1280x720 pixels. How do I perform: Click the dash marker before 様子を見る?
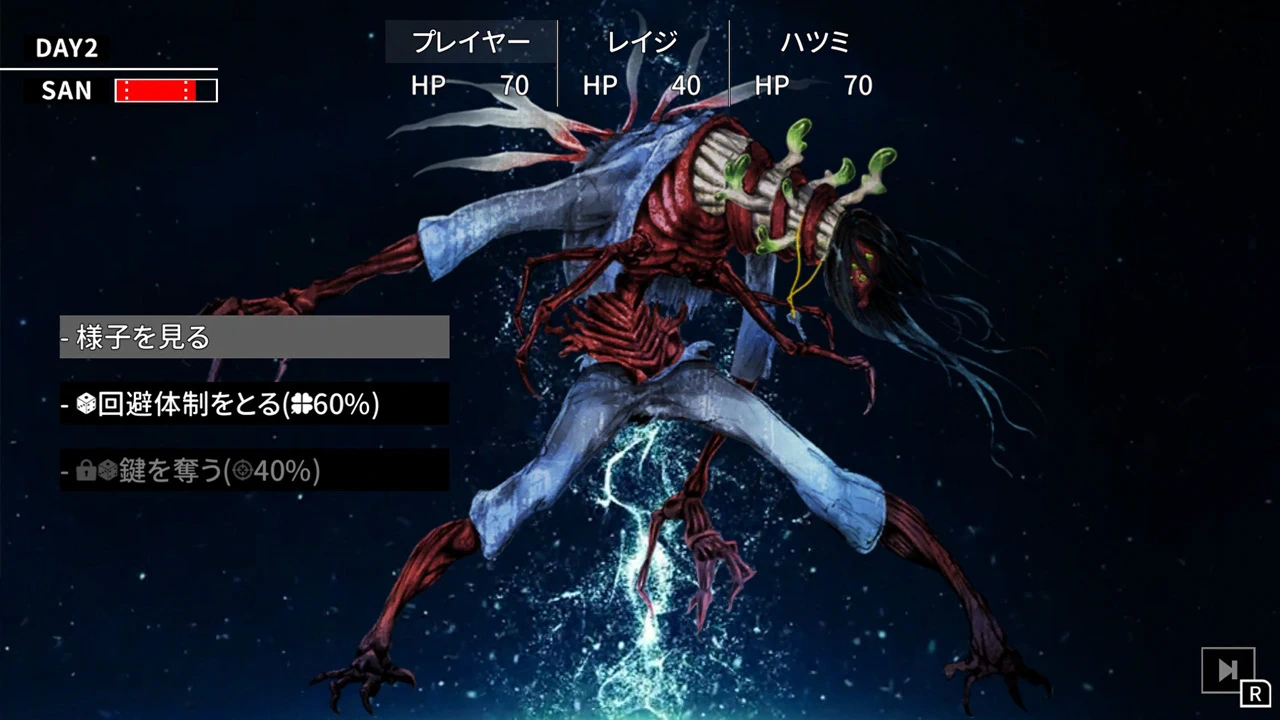tap(68, 337)
